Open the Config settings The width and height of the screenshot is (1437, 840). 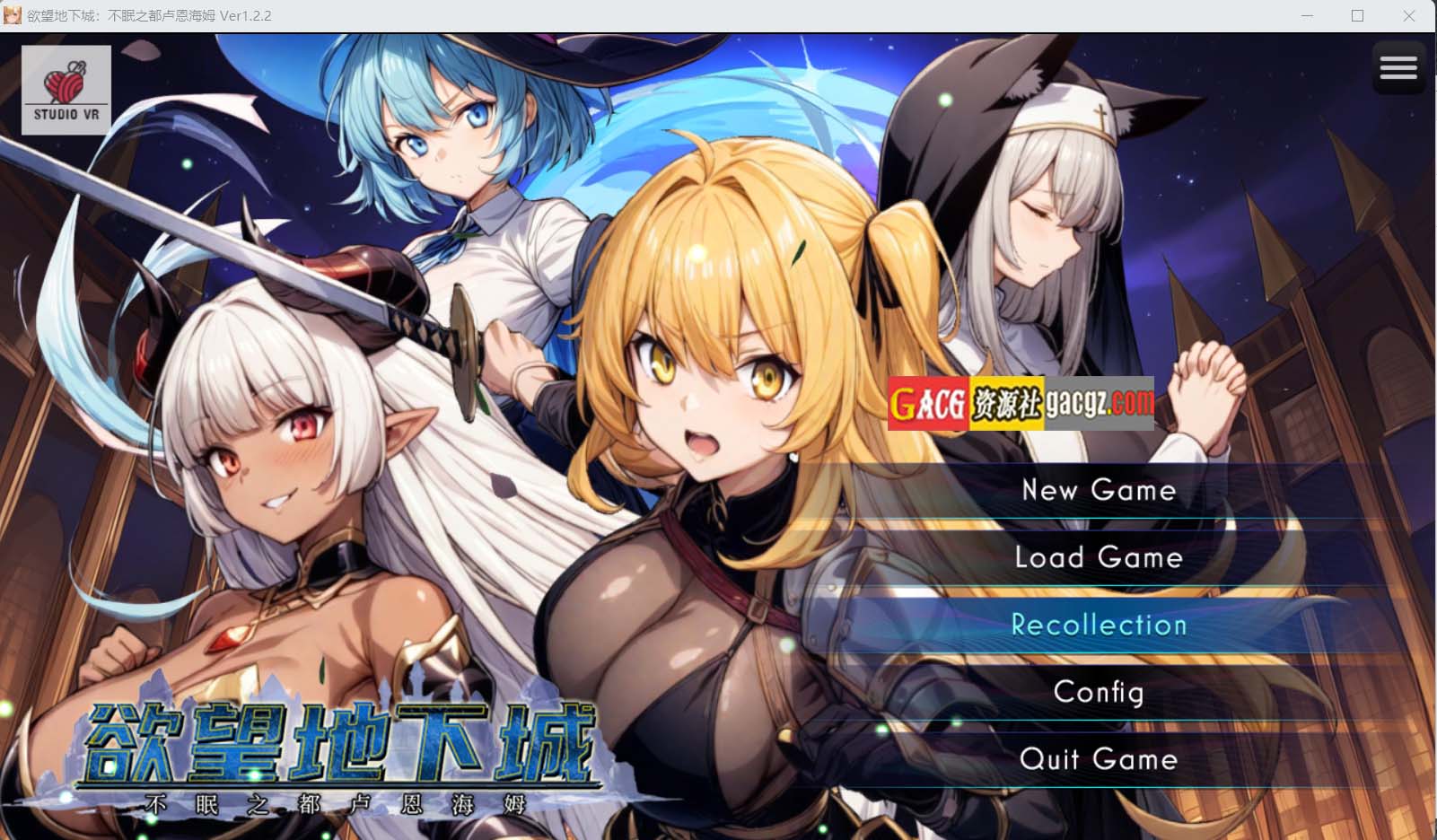point(1099,692)
